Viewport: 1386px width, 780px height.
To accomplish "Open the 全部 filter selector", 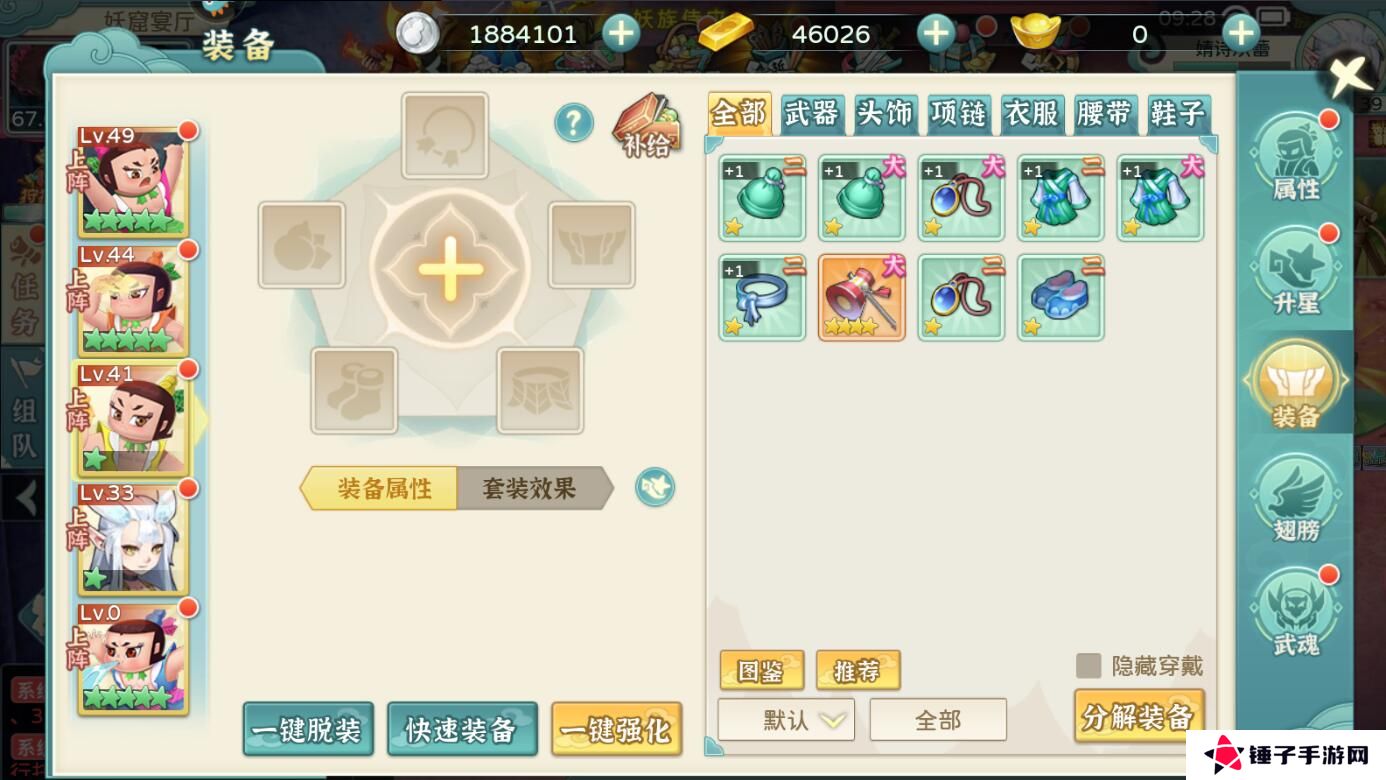I will click(938, 719).
